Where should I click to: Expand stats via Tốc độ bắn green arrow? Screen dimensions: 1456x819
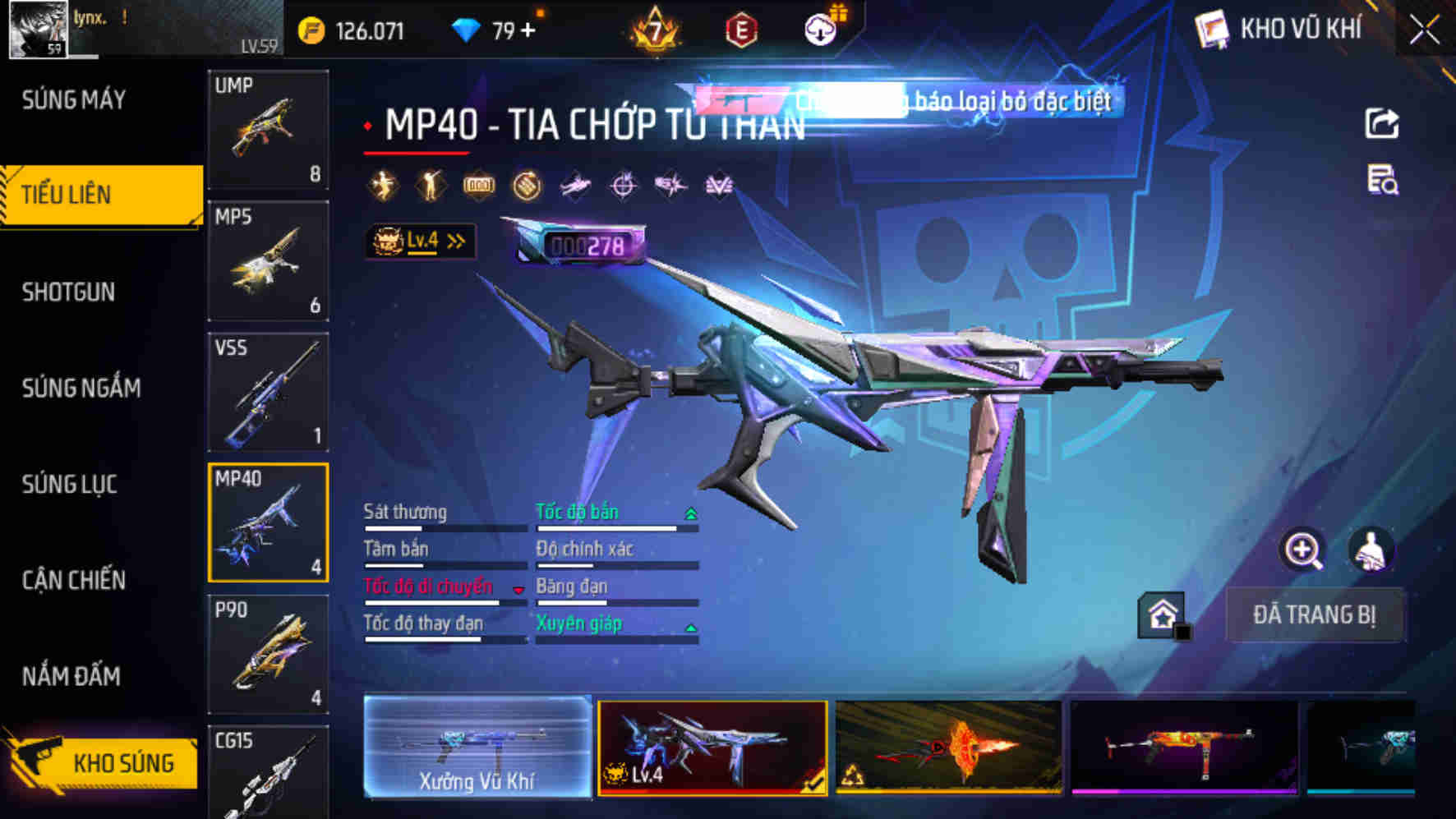pyautogui.click(x=690, y=512)
